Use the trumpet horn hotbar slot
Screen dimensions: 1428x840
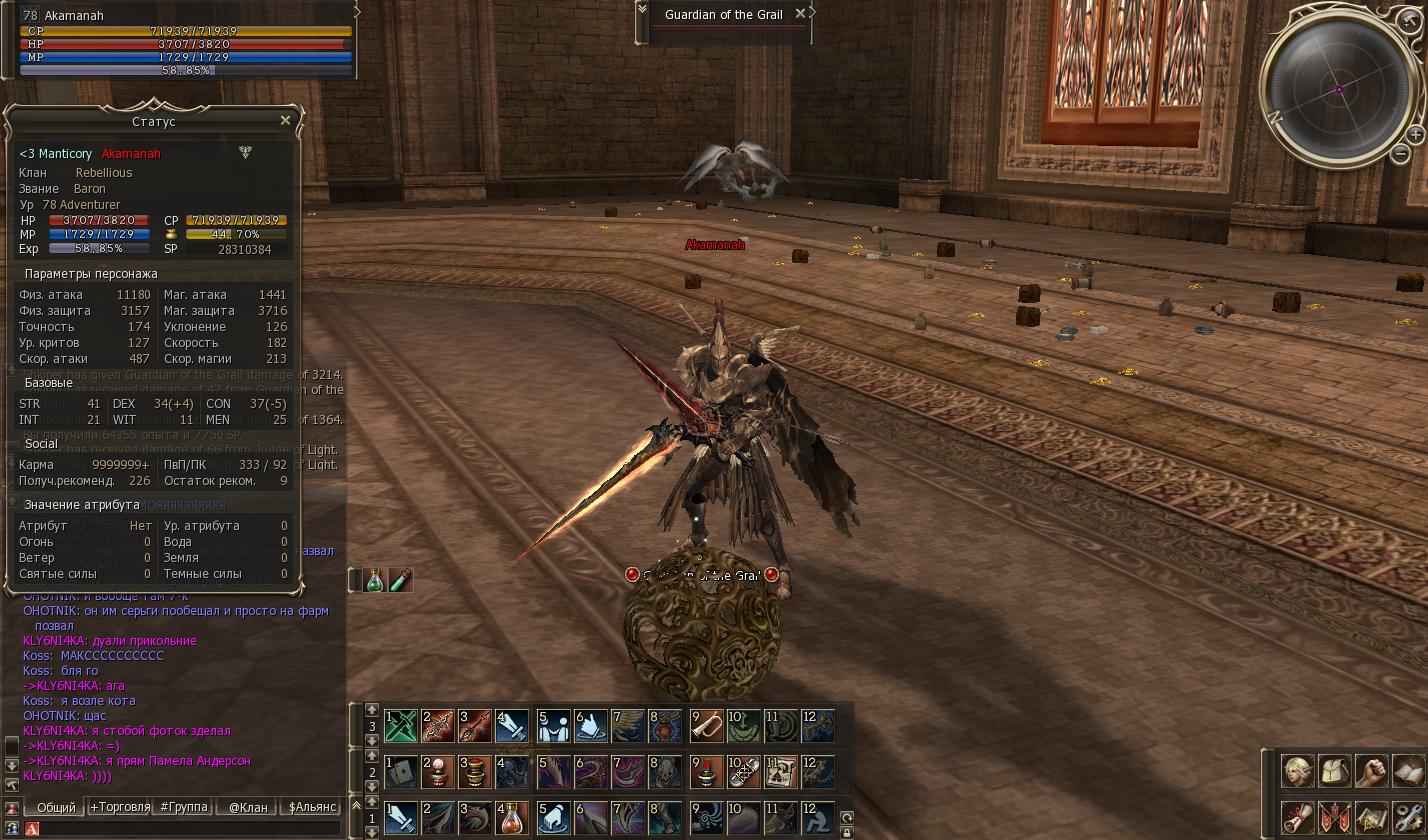(707, 726)
